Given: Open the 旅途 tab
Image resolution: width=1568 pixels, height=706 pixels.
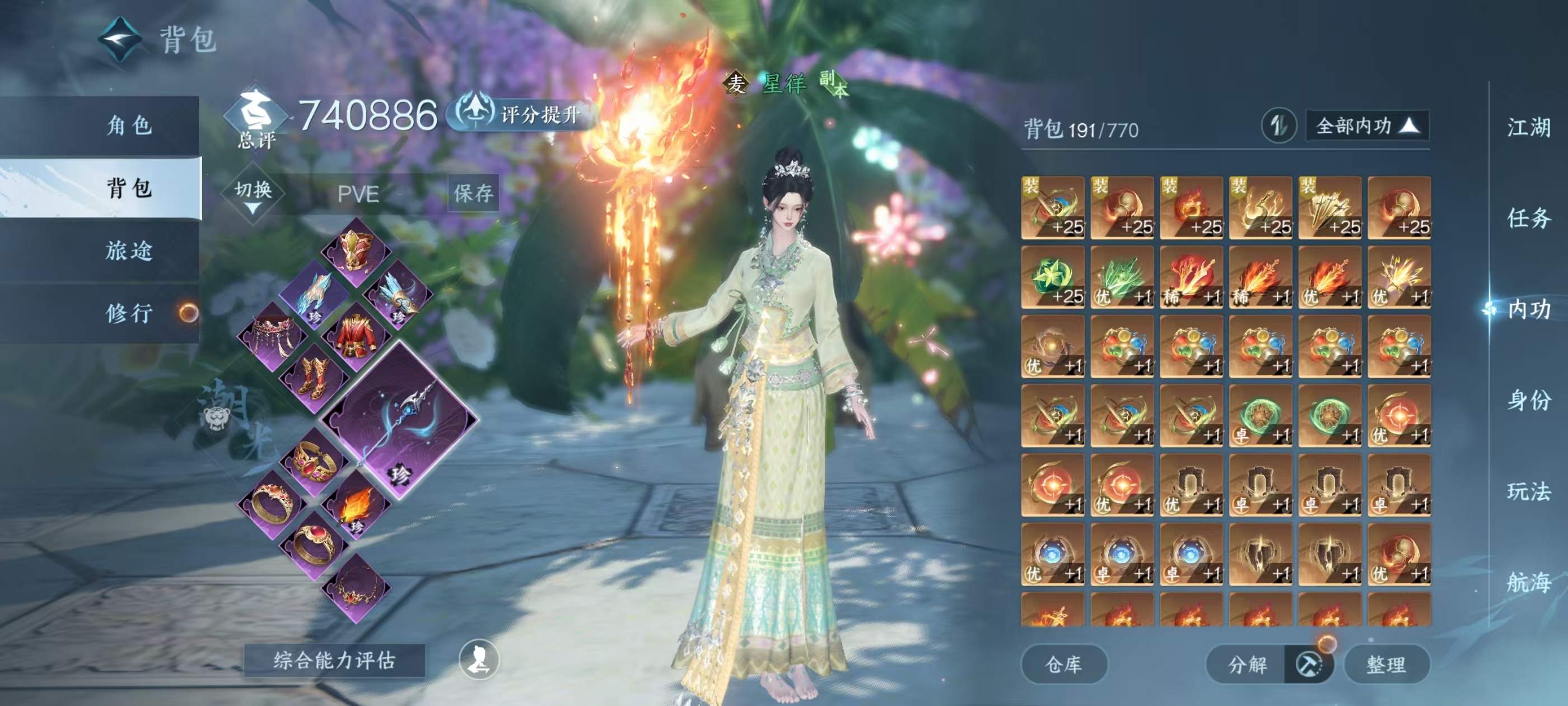Looking at the screenshot, I should [x=129, y=250].
